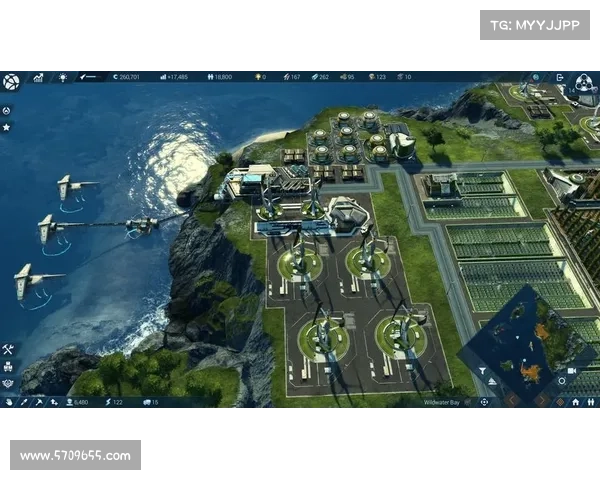Open the globe main menu button
Screen dimensions: 600x480
[11, 79]
